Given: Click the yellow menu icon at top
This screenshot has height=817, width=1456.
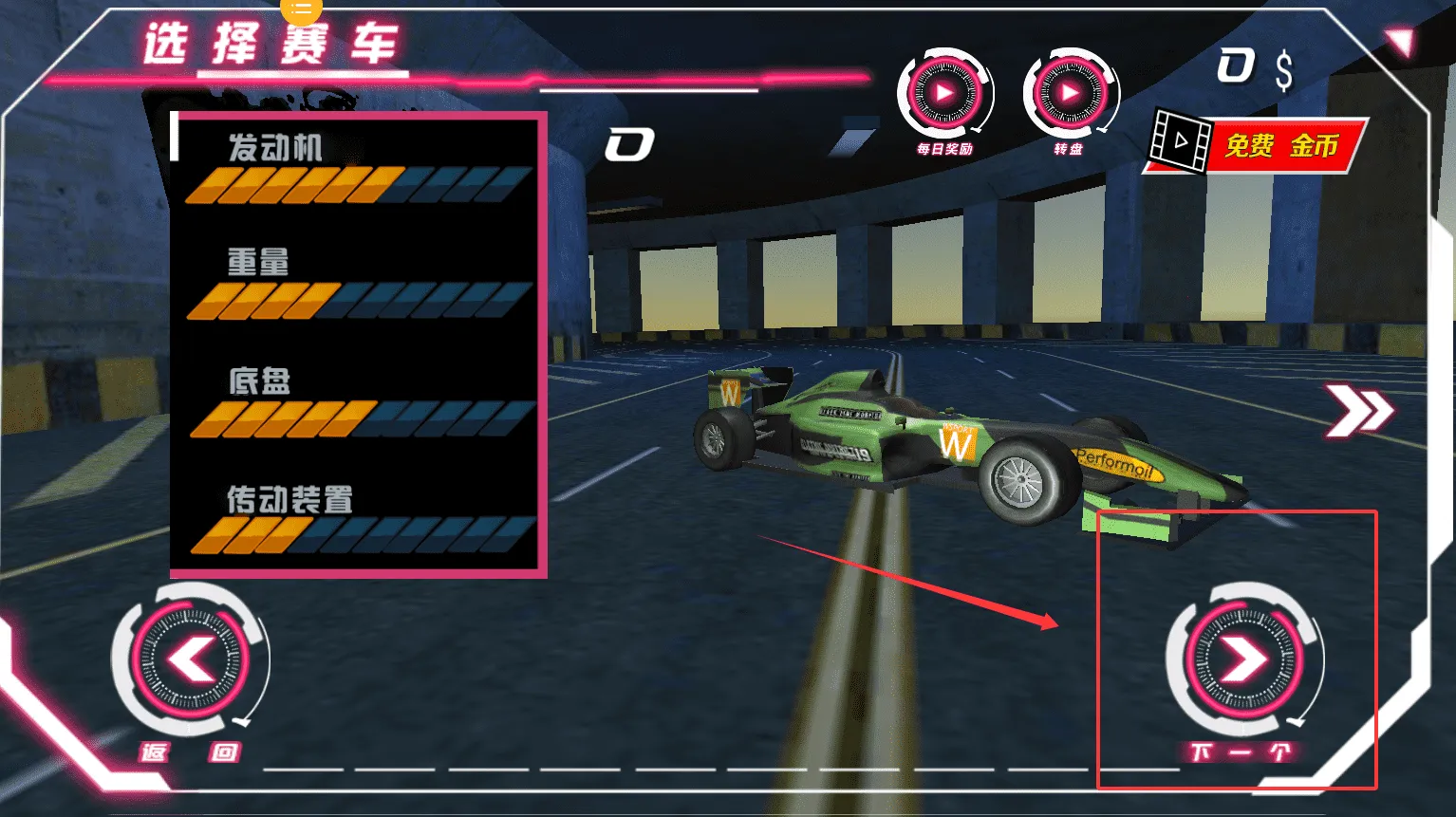Looking at the screenshot, I should tap(301, 9).
